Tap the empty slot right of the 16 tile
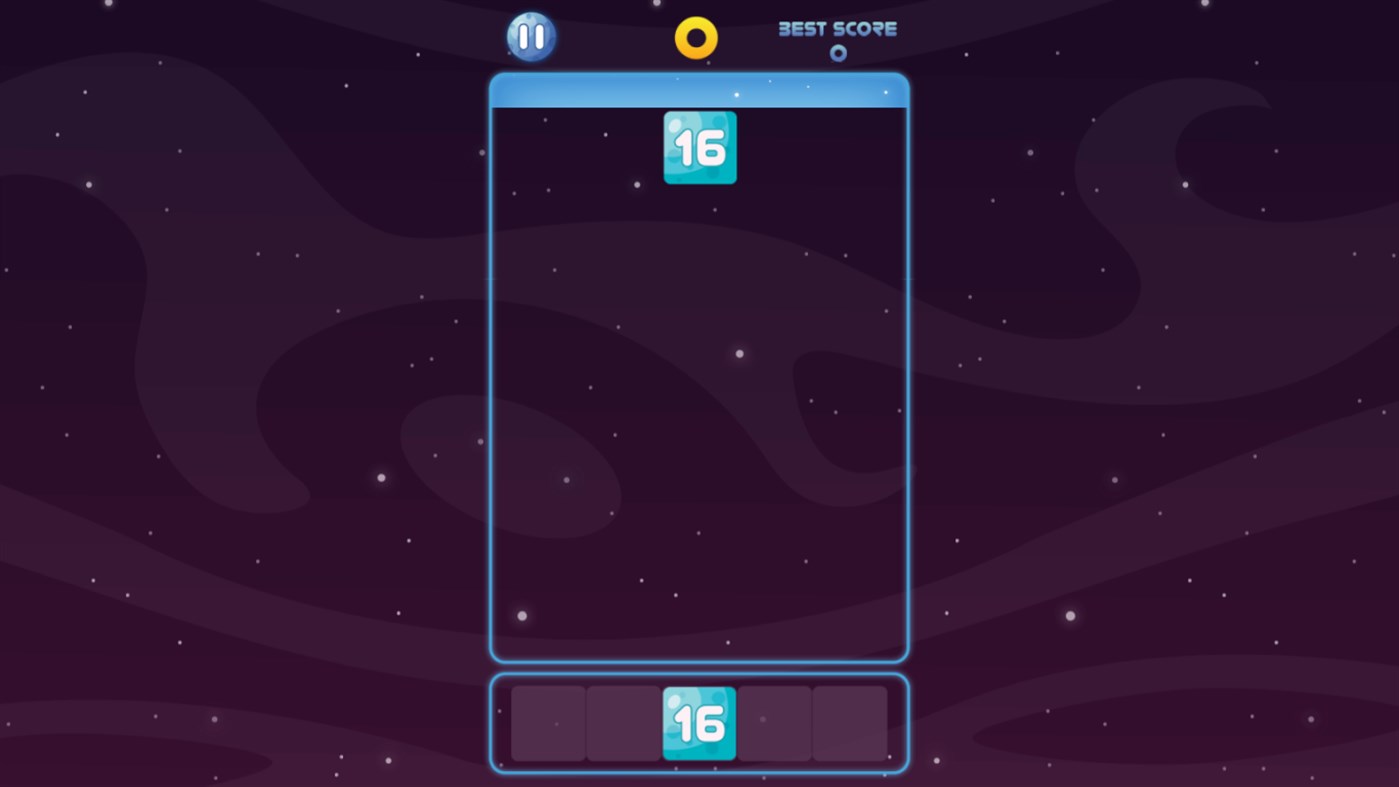1399x787 pixels. tap(775, 722)
